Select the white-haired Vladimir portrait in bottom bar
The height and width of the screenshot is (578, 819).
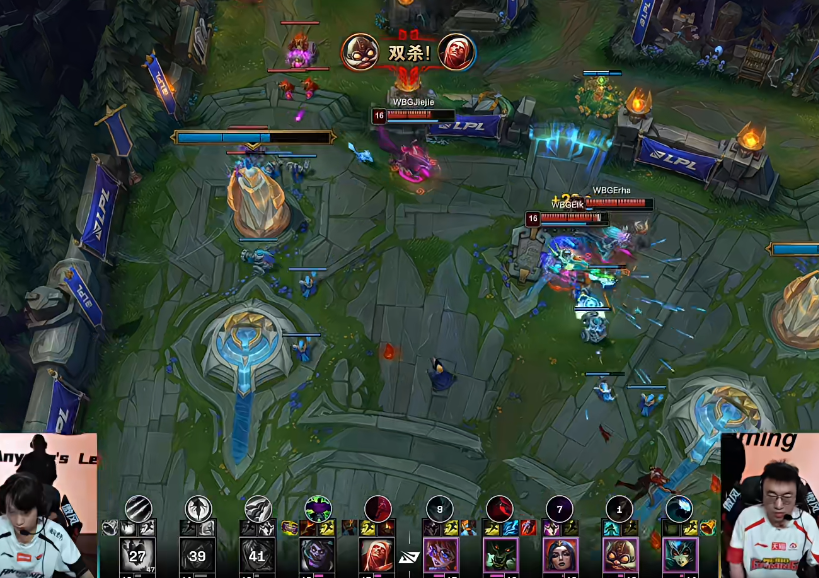click(378, 556)
